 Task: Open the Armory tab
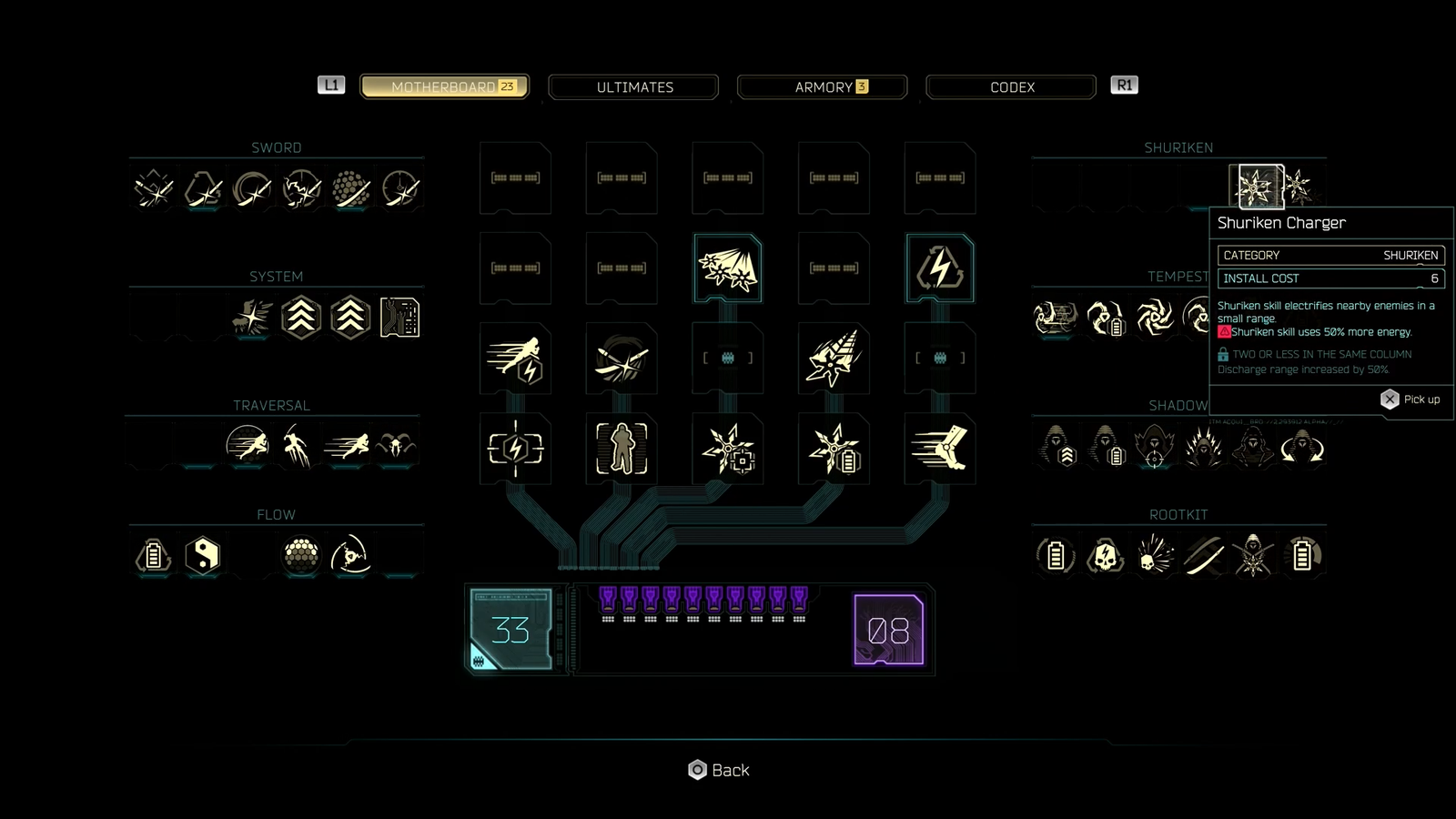(x=823, y=87)
